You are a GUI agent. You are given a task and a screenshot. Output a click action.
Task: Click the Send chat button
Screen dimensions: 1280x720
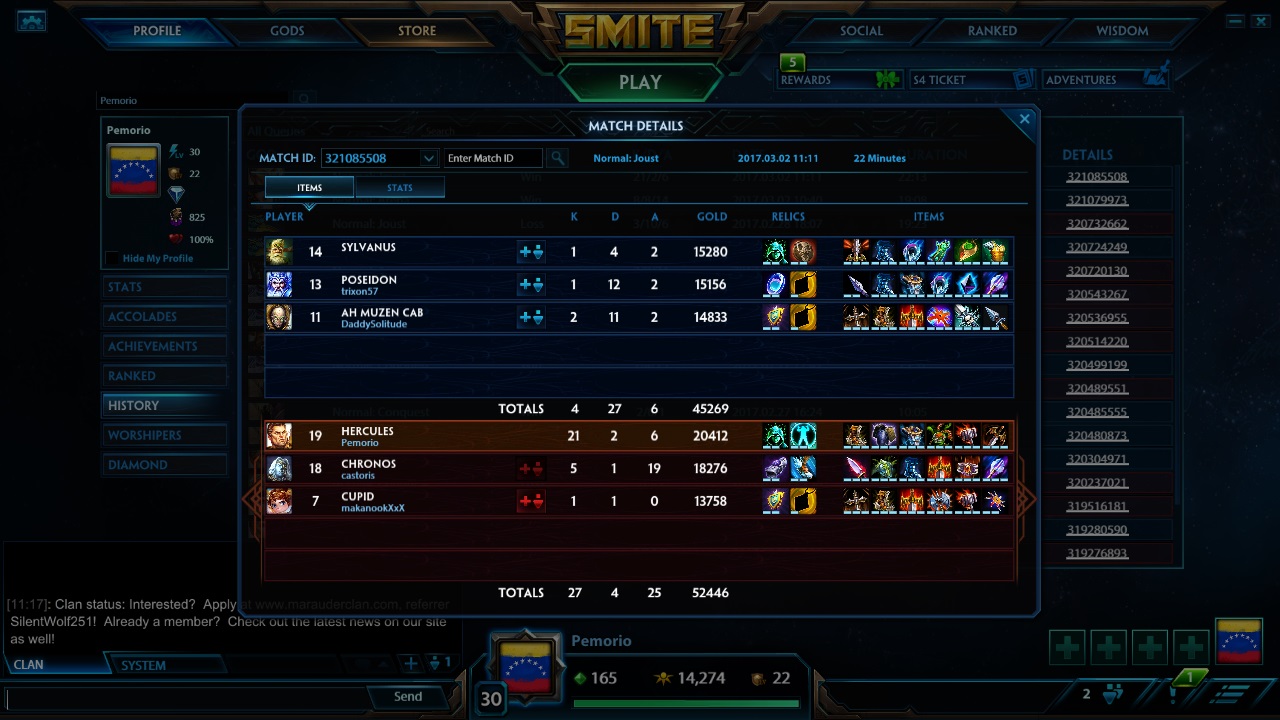(x=407, y=697)
